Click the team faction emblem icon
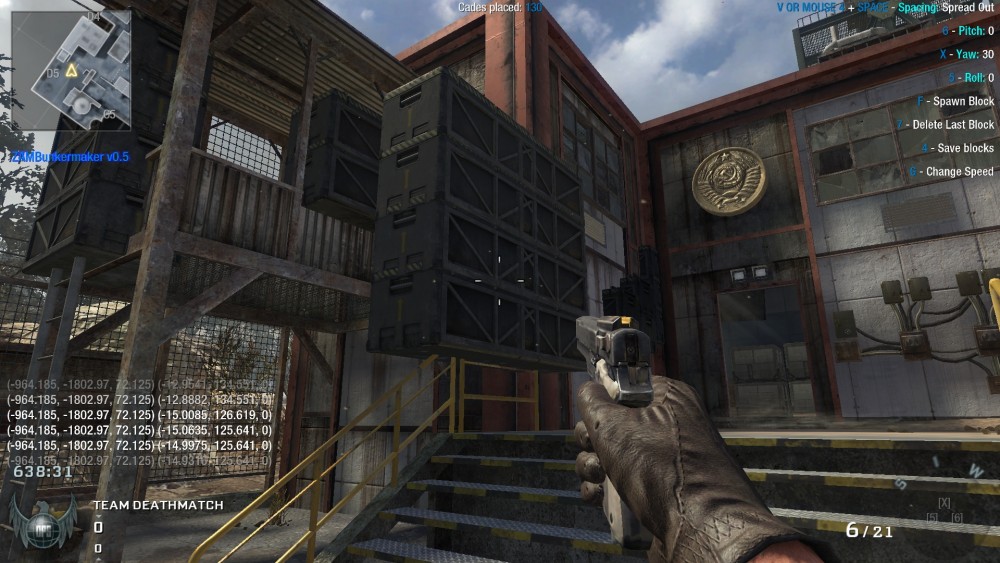1000x563 pixels. [x=44, y=523]
